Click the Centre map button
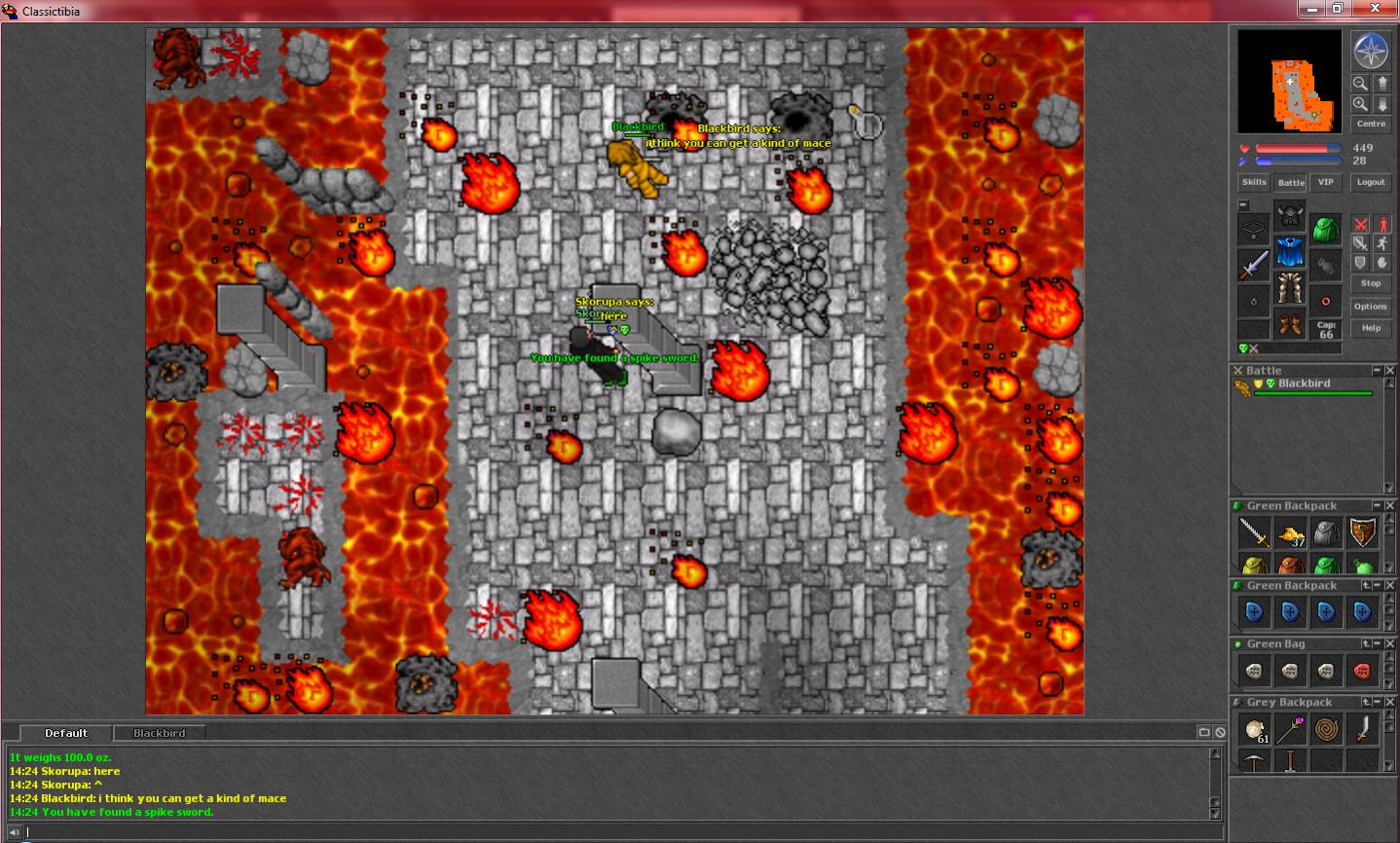 (1371, 124)
